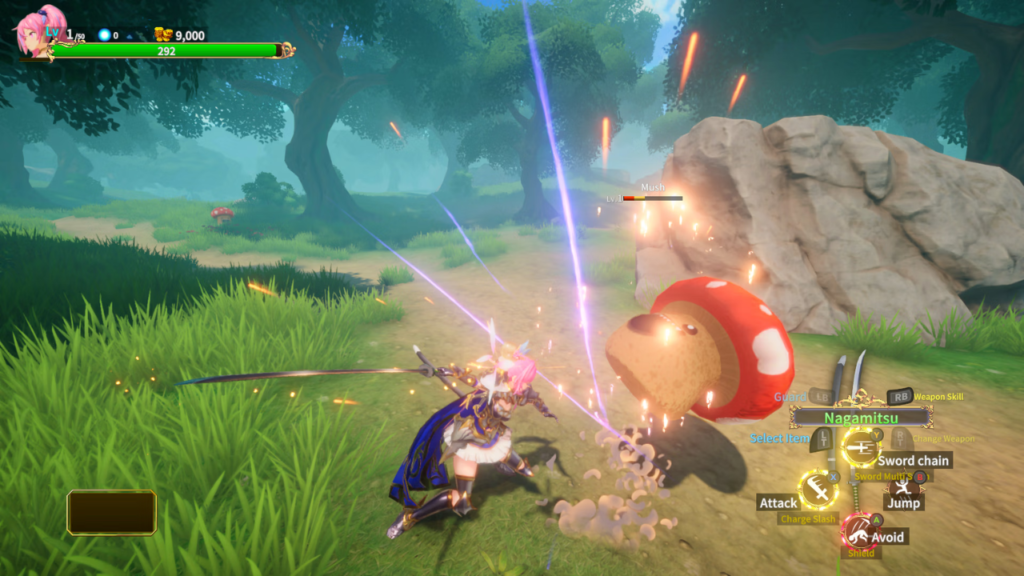Image resolution: width=1024 pixels, height=576 pixels.
Task: Trigger the Jump action icon
Action: (x=905, y=487)
